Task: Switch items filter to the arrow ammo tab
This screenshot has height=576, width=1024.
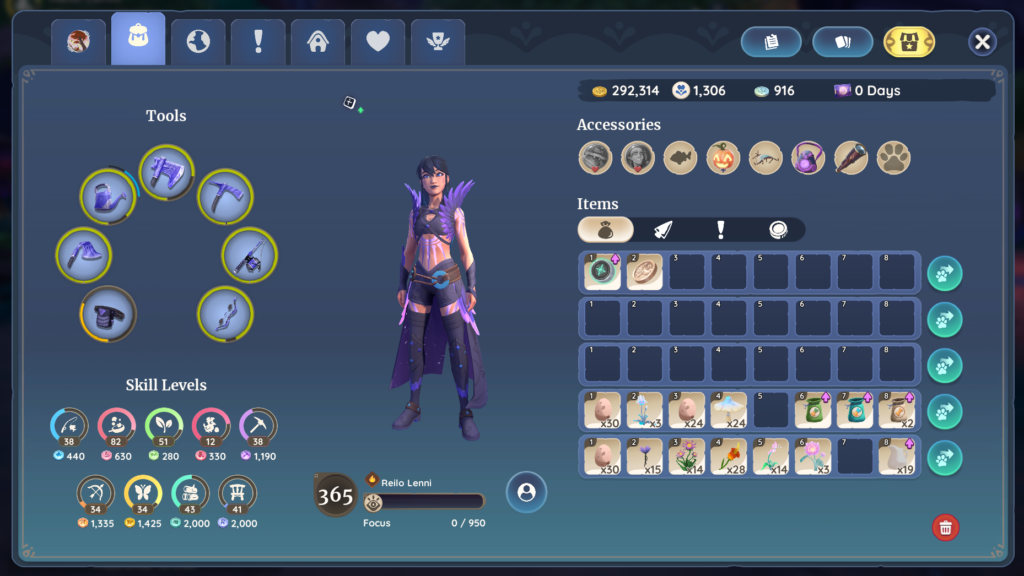Action: [663, 230]
